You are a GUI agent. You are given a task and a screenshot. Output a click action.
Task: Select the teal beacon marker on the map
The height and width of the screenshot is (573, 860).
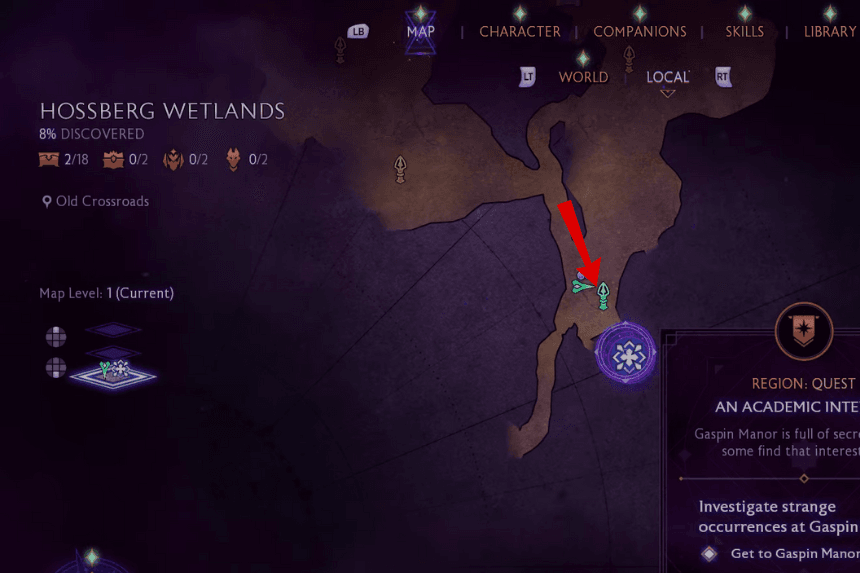pyautogui.click(x=603, y=295)
